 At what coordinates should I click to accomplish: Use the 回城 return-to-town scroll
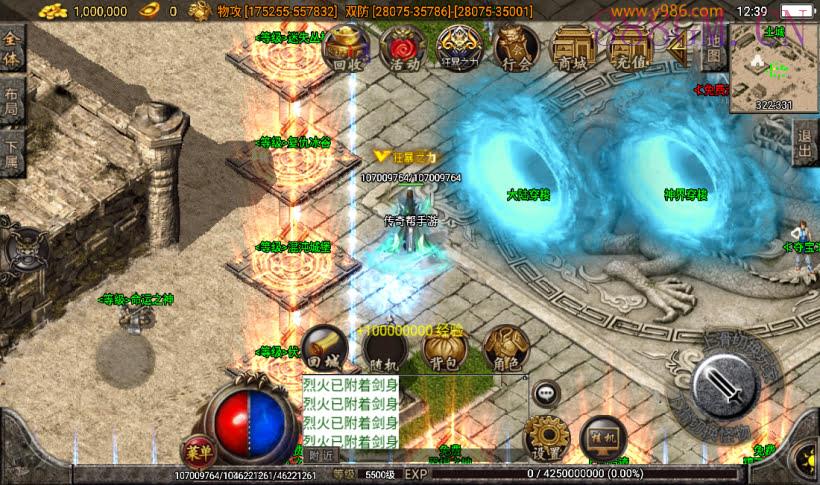pyautogui.click(x=326, y=347)
